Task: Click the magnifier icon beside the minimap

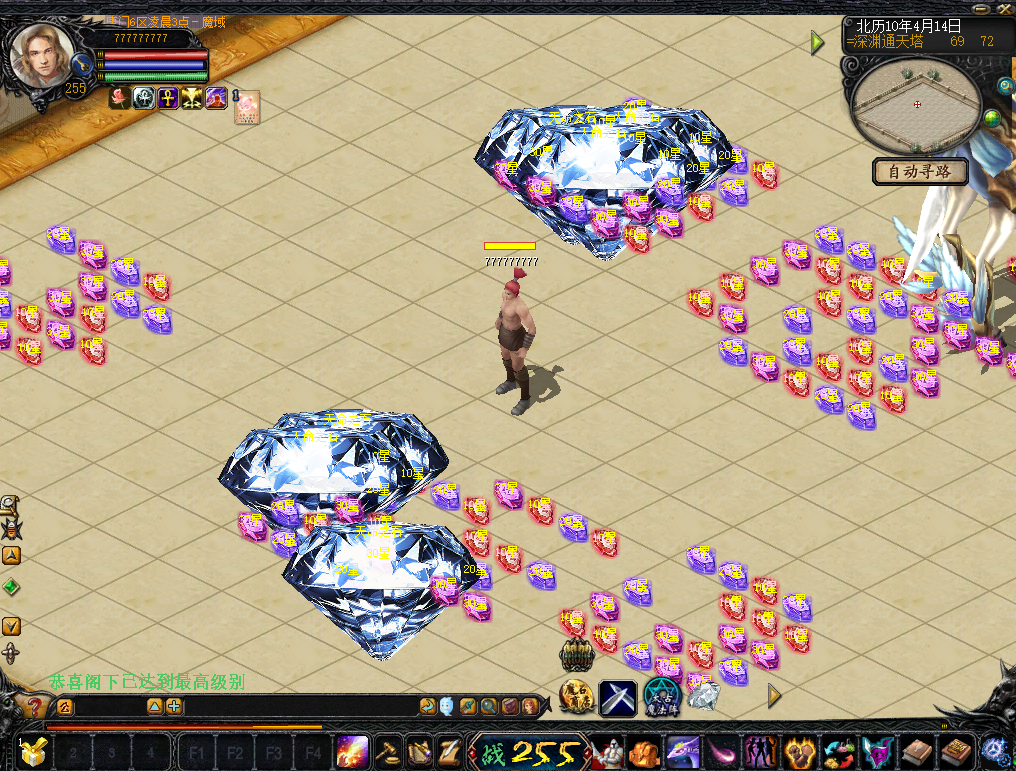Action: point(1005,86)
